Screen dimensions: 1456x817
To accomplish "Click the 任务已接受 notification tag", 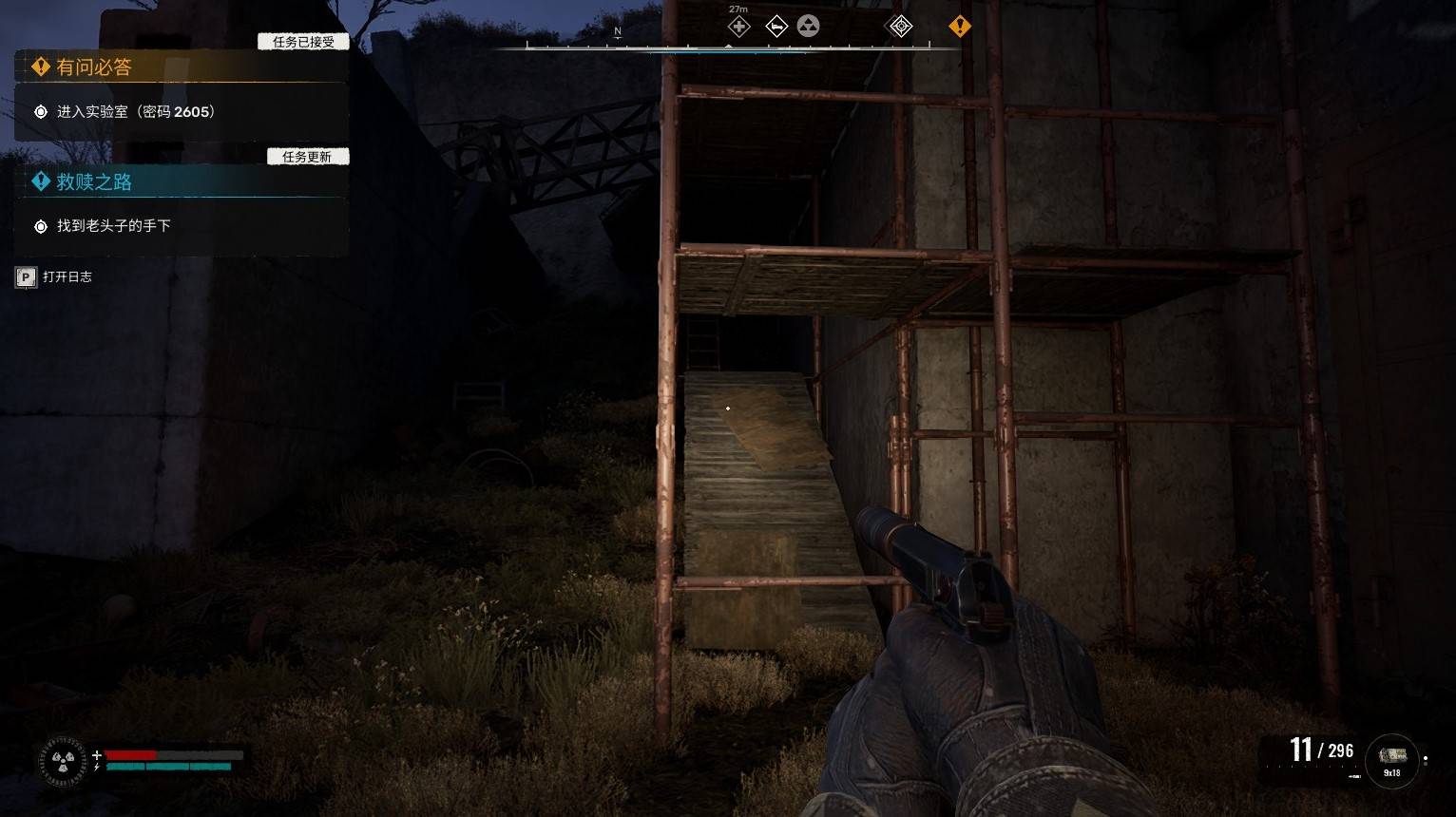I will [x=304, y=42].
